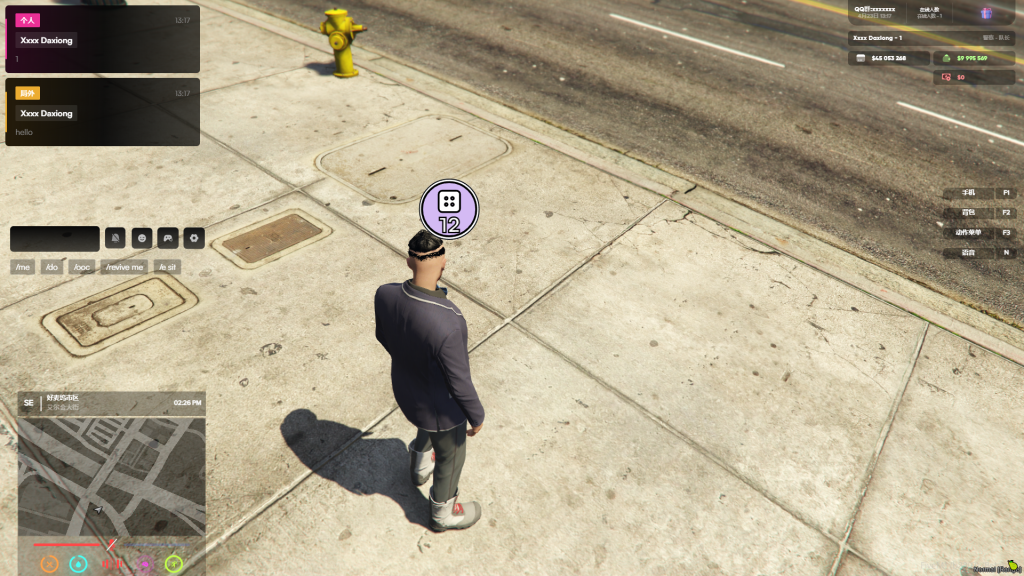This screenshot has width=1024, height=576.
Task: Toggle the chat notification bell icon
Action: 115,239
